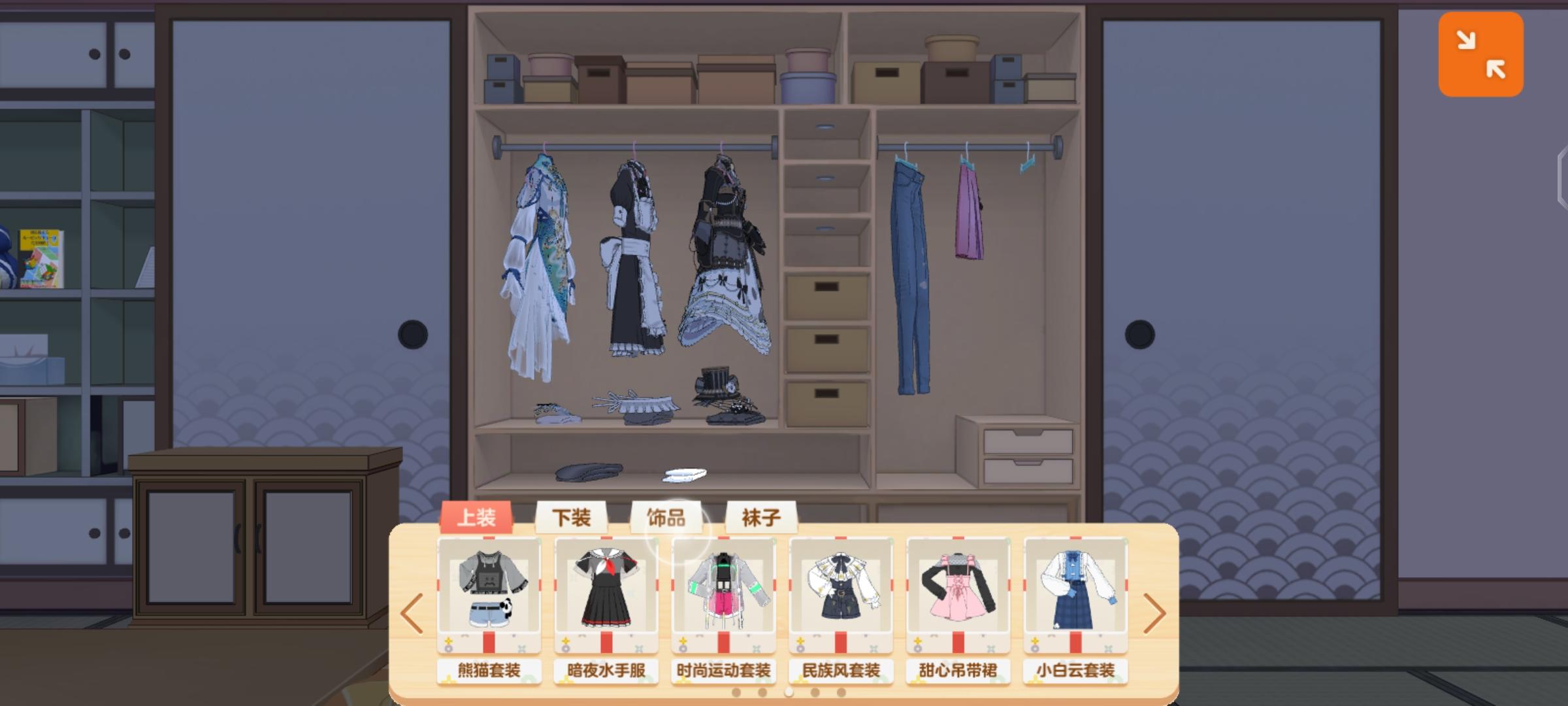1568x706 pixels.
Task: Go to previous page with the left arrow
Action: coord(412,613)
